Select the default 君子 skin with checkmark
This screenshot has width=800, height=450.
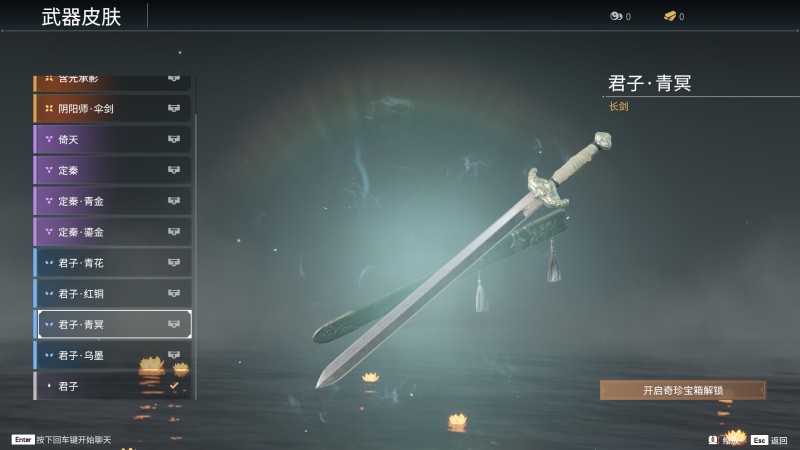pos(112,385)
